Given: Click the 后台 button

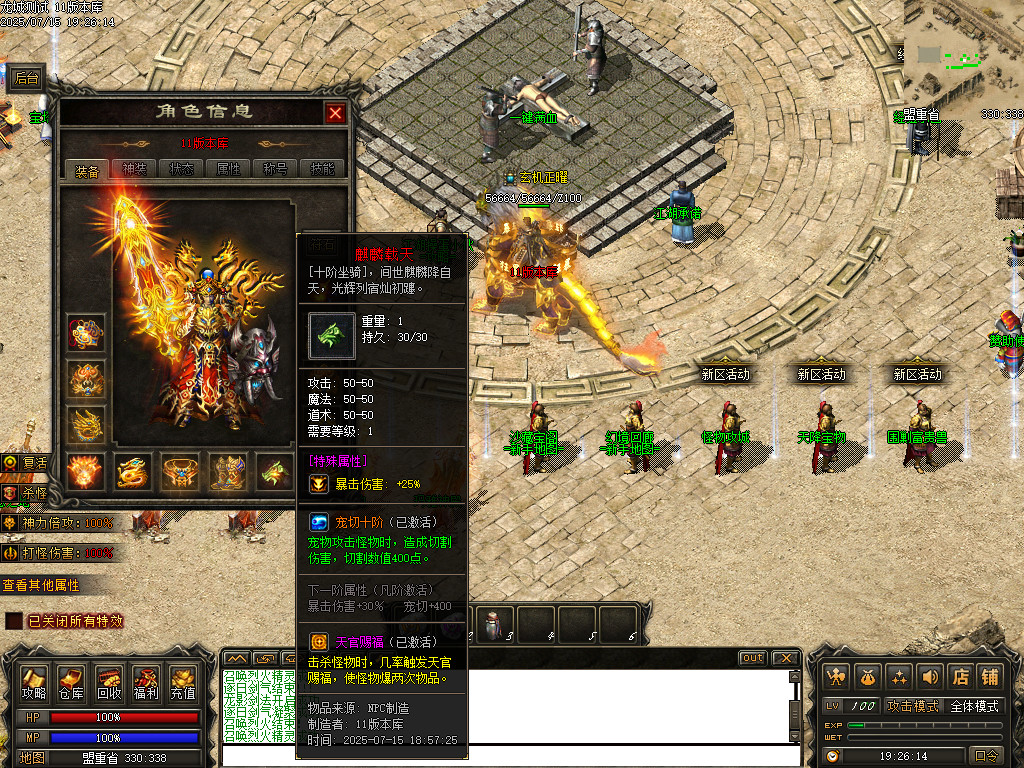Looking at the screenshot, I should point(26,78).
